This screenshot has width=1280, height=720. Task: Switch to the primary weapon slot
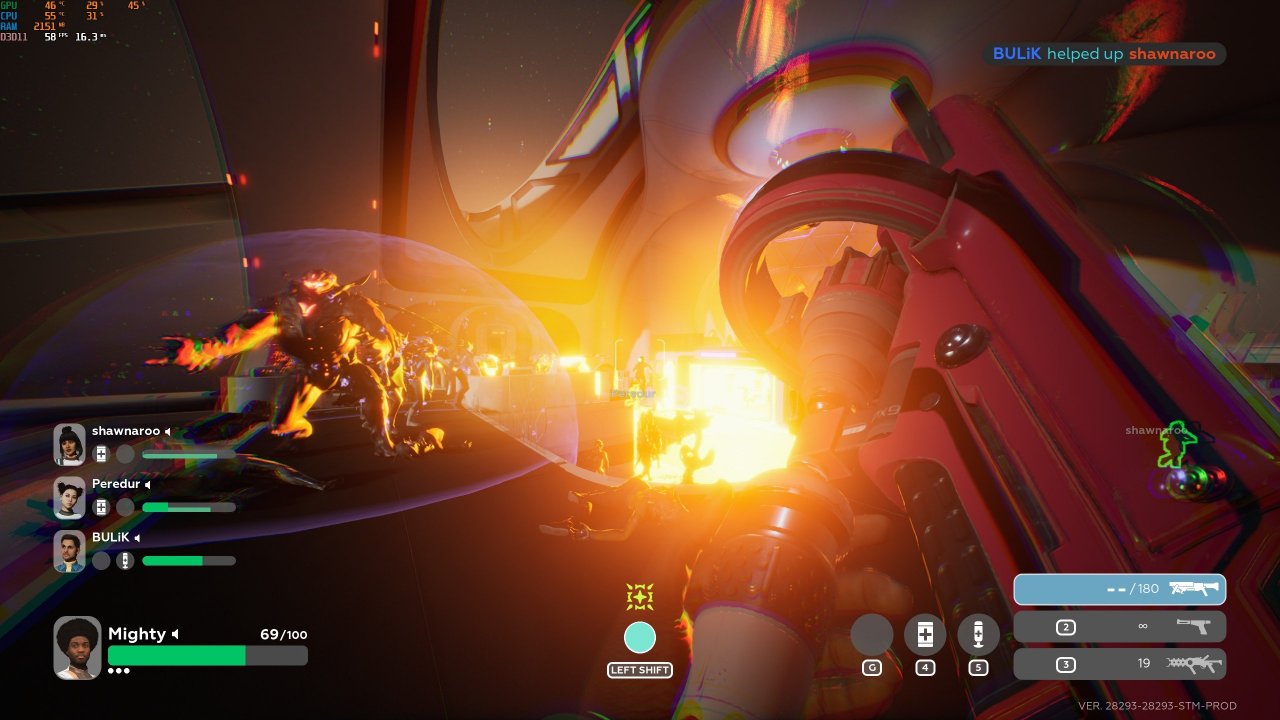[1120, 589]
